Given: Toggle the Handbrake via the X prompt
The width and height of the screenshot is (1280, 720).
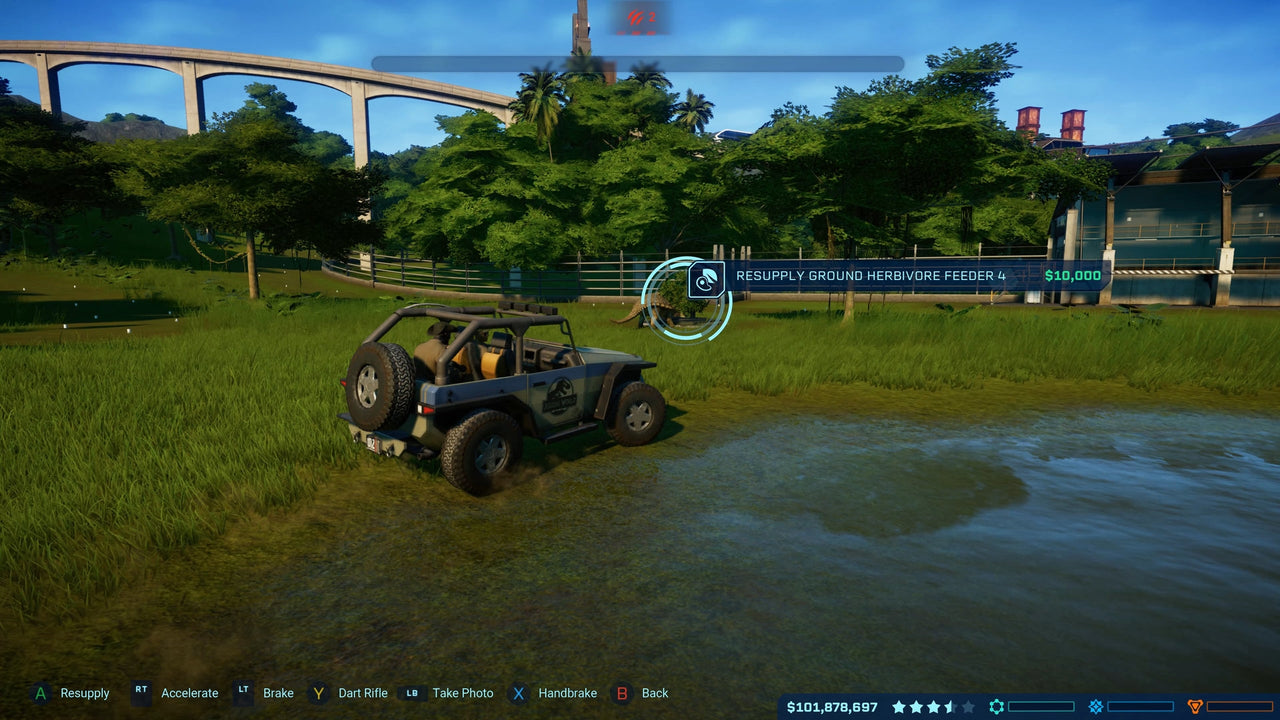Looking at the screenshot, I should pyautogui.click(x=567, y=693).
